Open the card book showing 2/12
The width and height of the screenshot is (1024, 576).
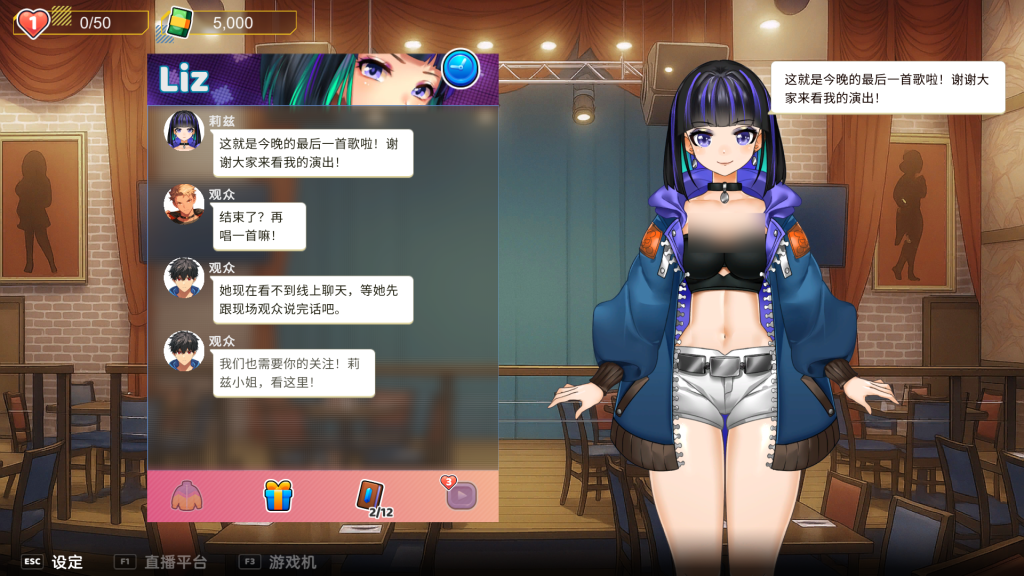372,496
